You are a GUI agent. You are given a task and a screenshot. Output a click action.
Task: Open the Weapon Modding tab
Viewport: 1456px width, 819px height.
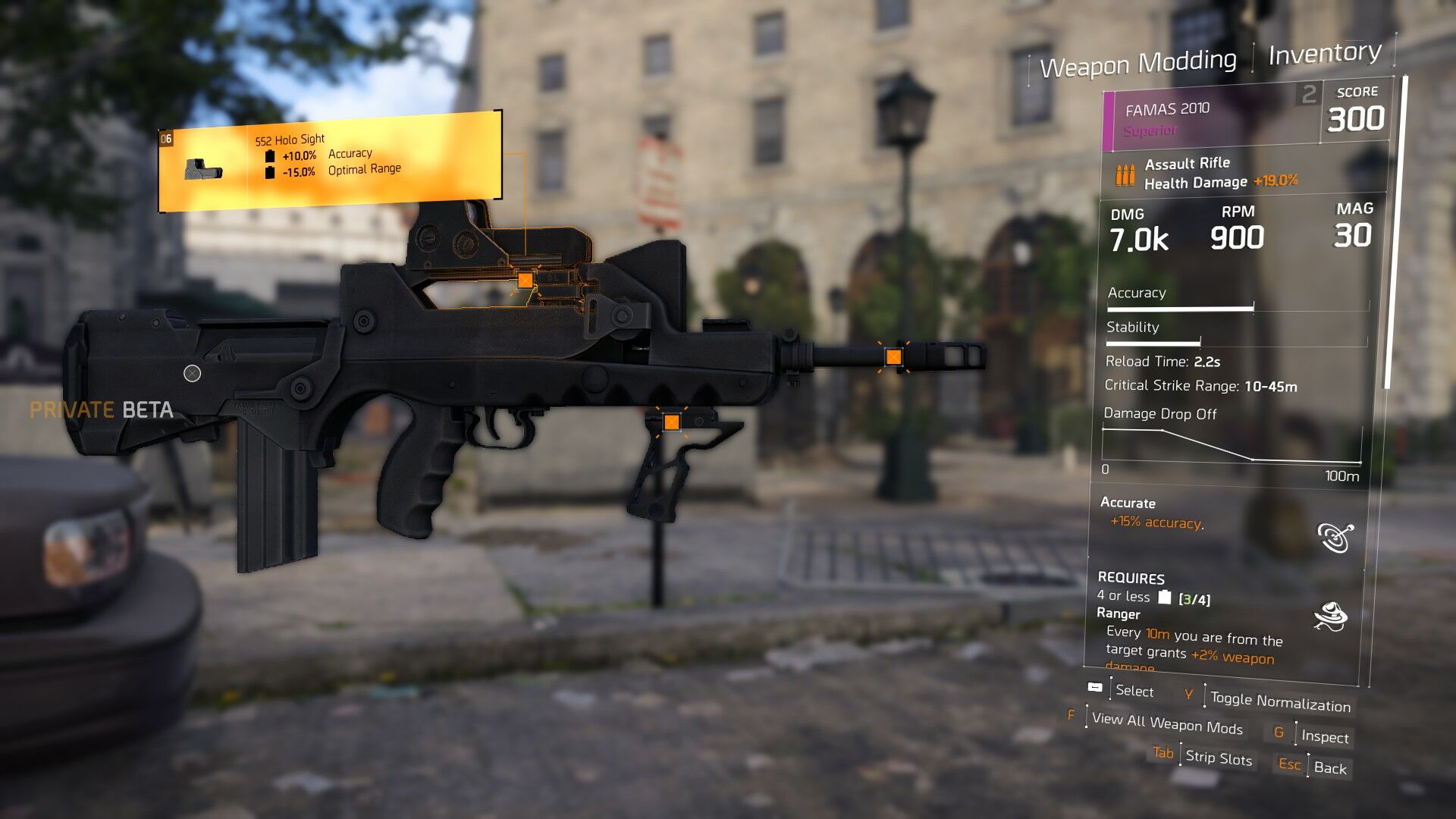(x=1137, y=64)
